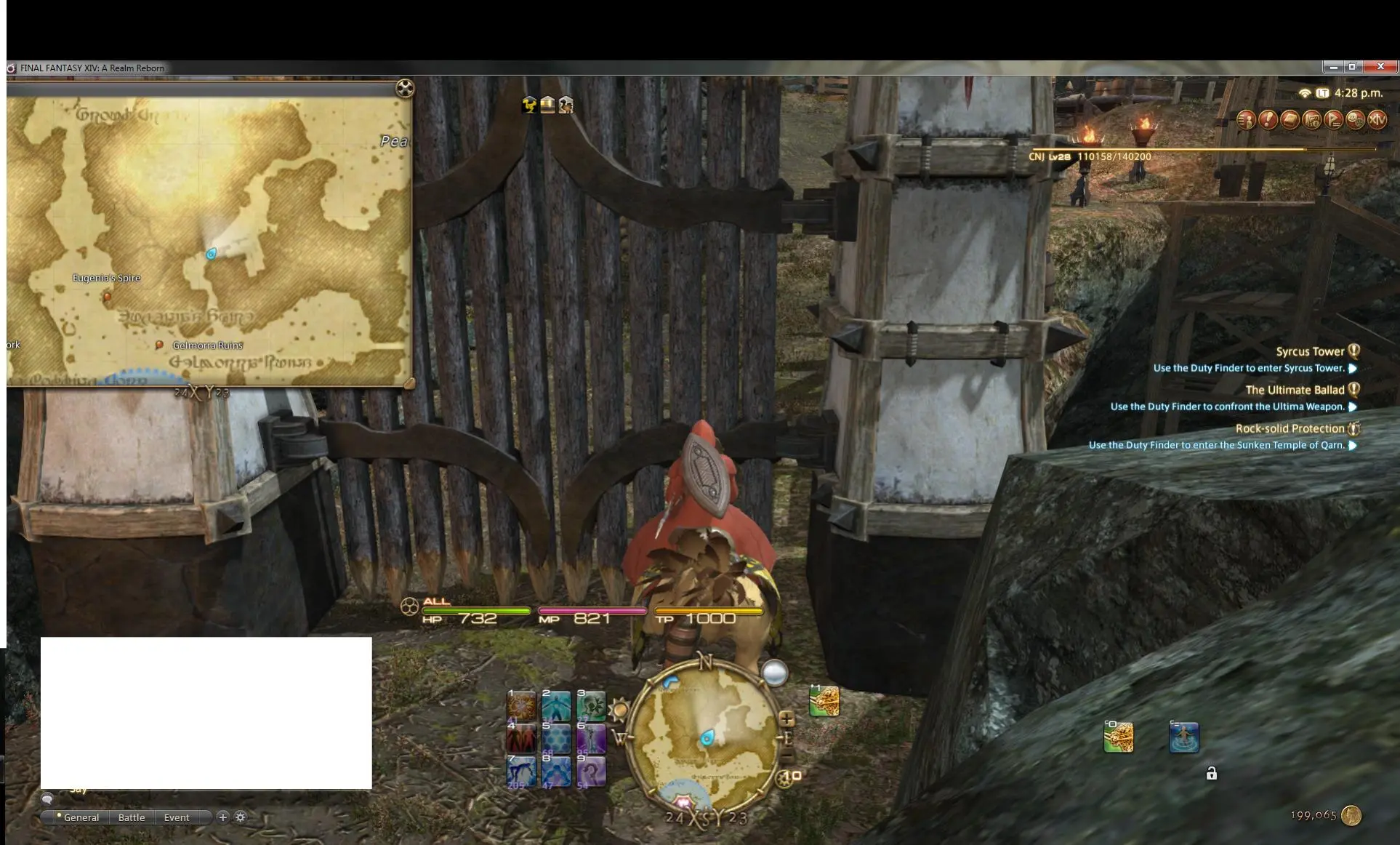Use hotbar slot 9 purple staff ability
This screenshot has width=1400, height=845.
pos(591,771)
